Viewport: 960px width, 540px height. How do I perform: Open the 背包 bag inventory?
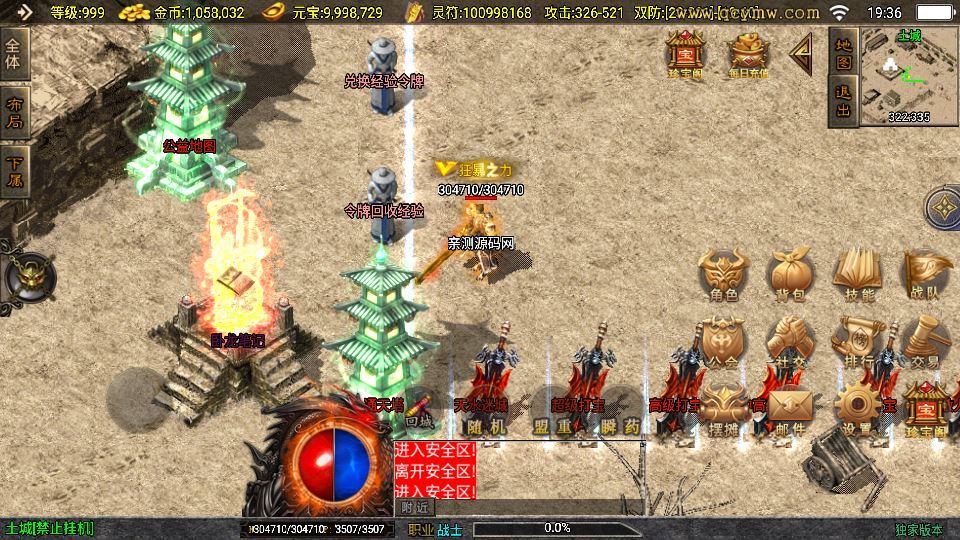point(790,273)
